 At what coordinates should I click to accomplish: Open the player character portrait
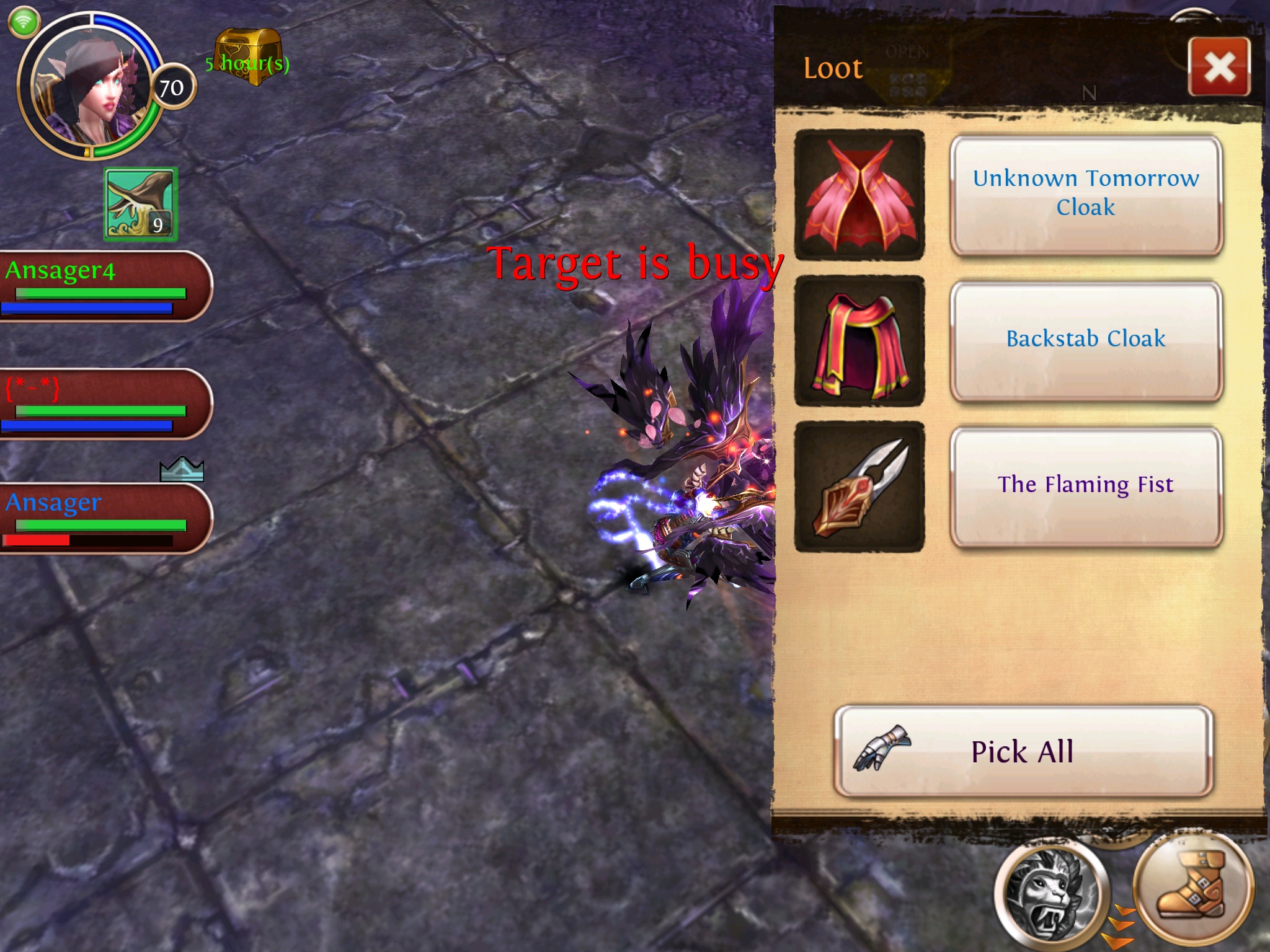click(x=90, y=87)
